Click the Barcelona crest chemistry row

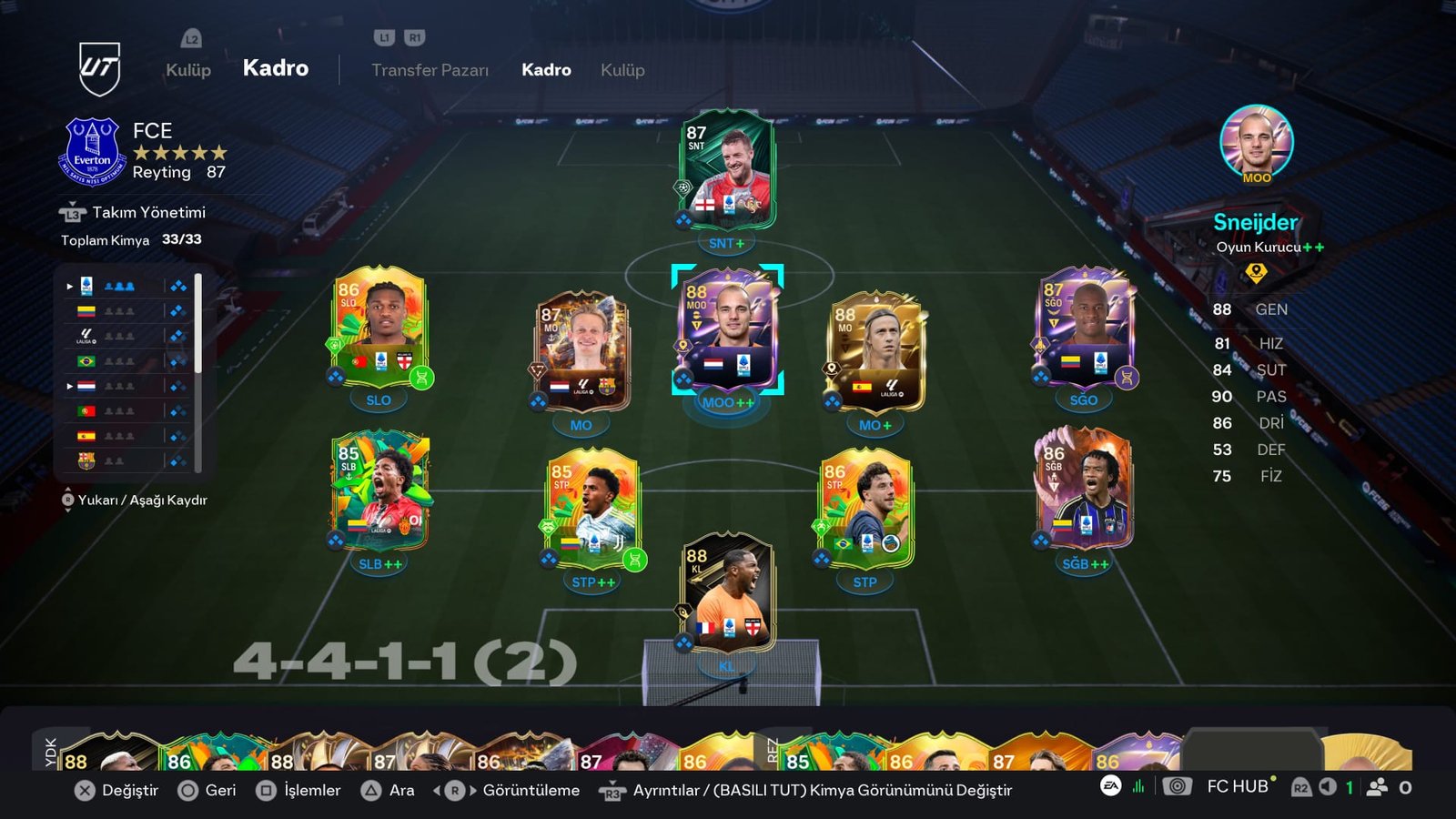127,461
